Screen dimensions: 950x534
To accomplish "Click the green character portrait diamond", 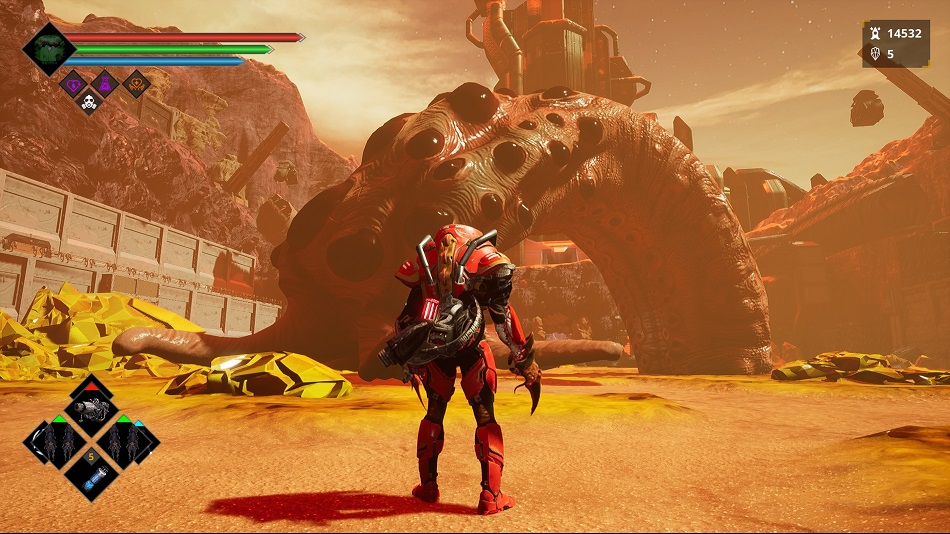I will [48, 49].
